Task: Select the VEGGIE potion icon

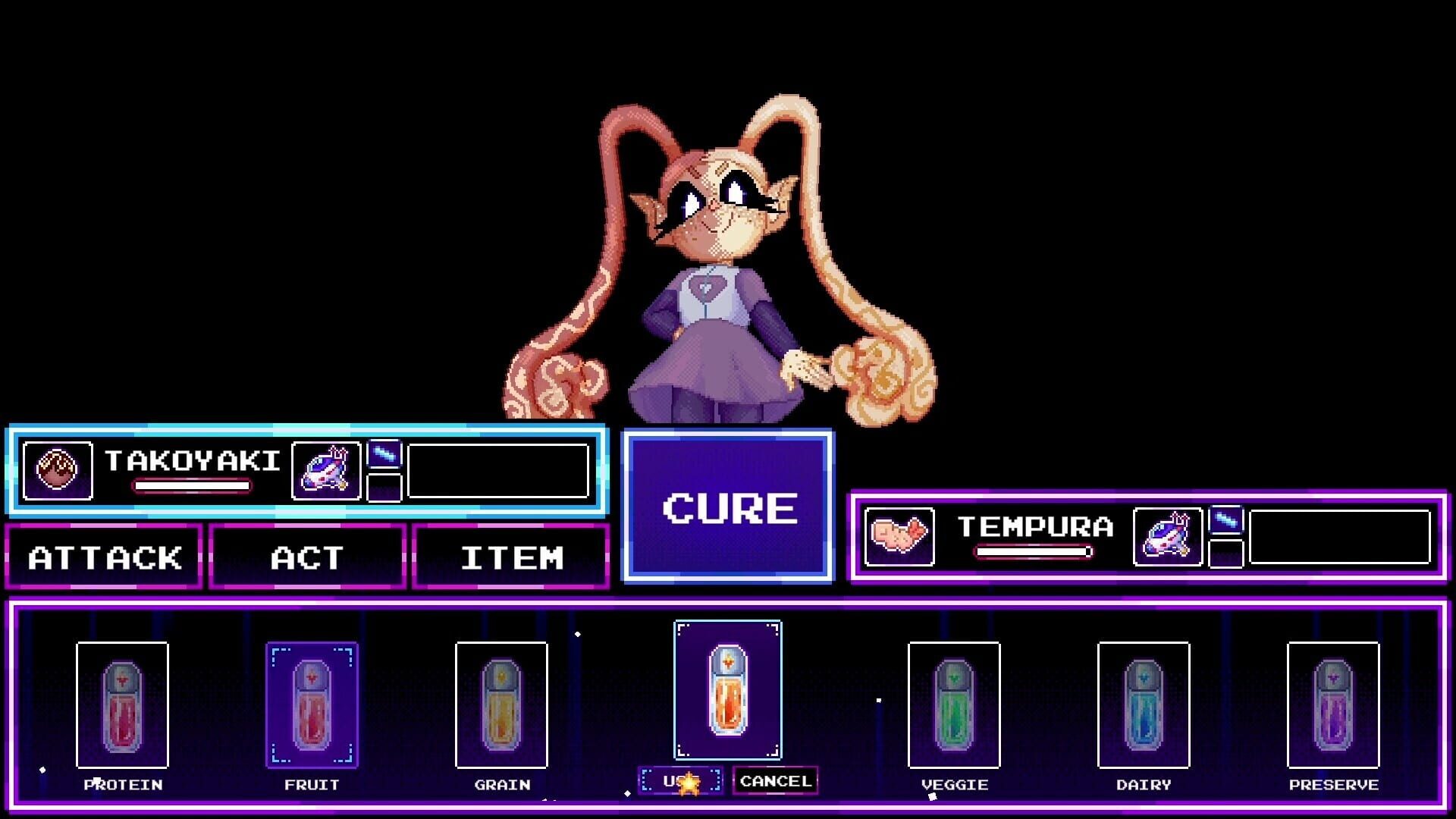Action: pyautogui.click(x=954, y=705)
